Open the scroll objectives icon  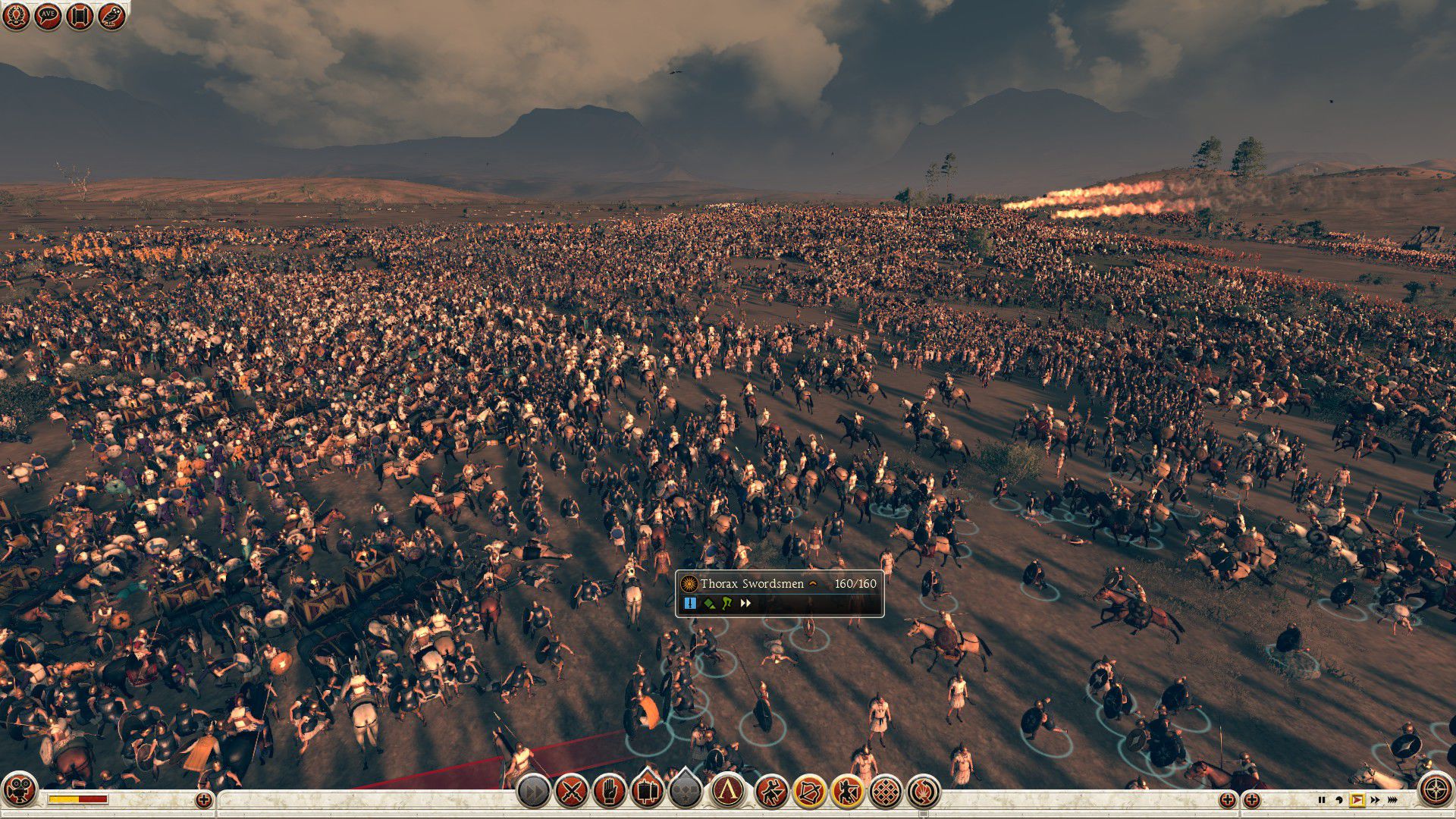(80, 15)
